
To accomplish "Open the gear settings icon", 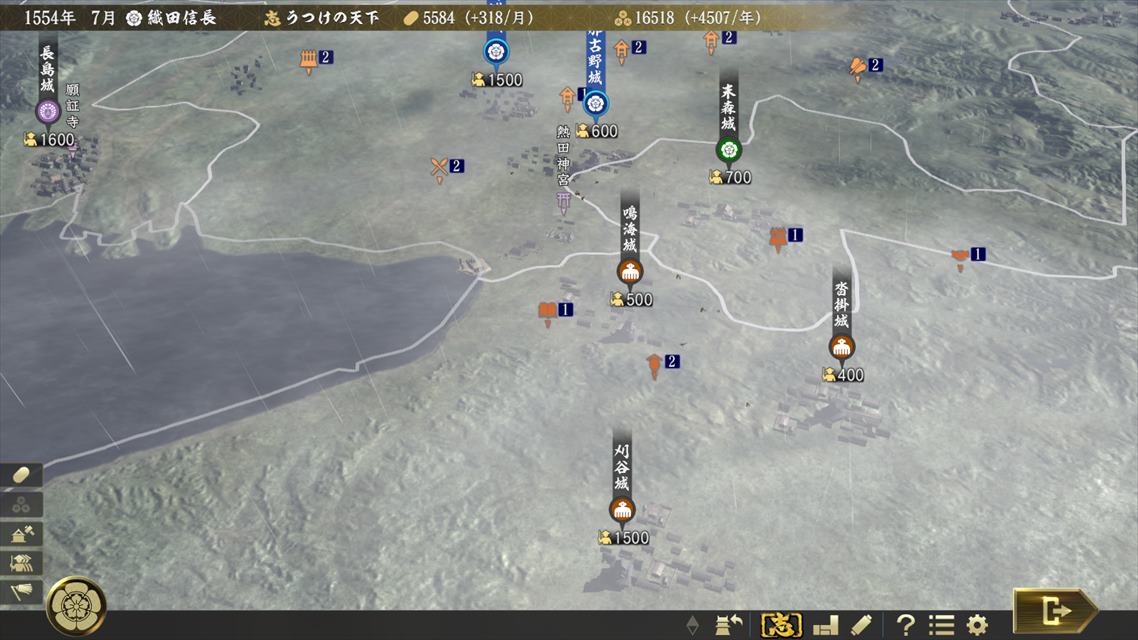I will coord(977,625).
